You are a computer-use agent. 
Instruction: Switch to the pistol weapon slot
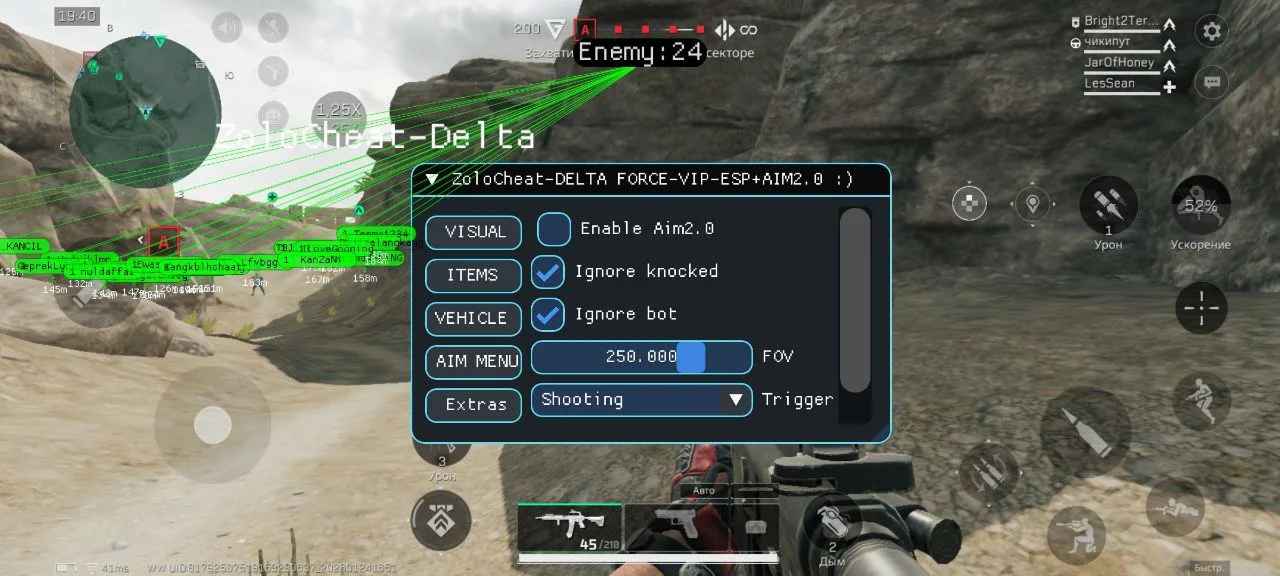(x=676, y=526)
